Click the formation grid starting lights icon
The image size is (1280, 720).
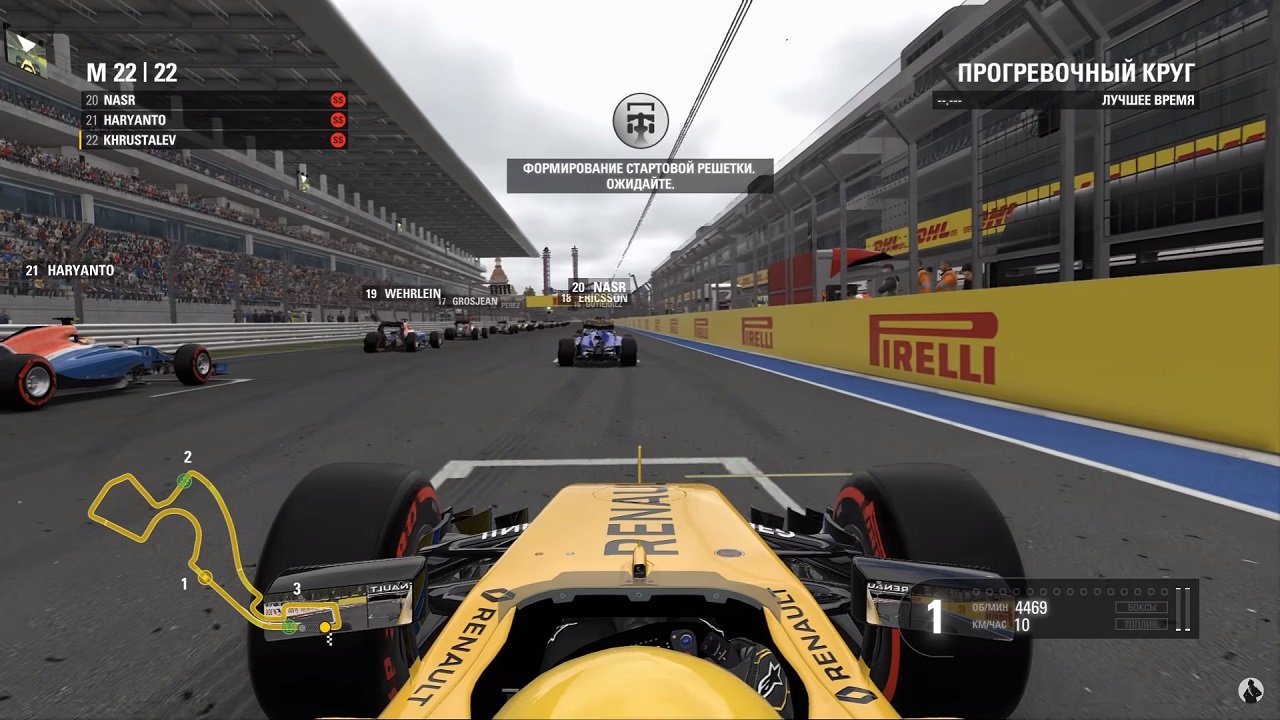(641, 120)
